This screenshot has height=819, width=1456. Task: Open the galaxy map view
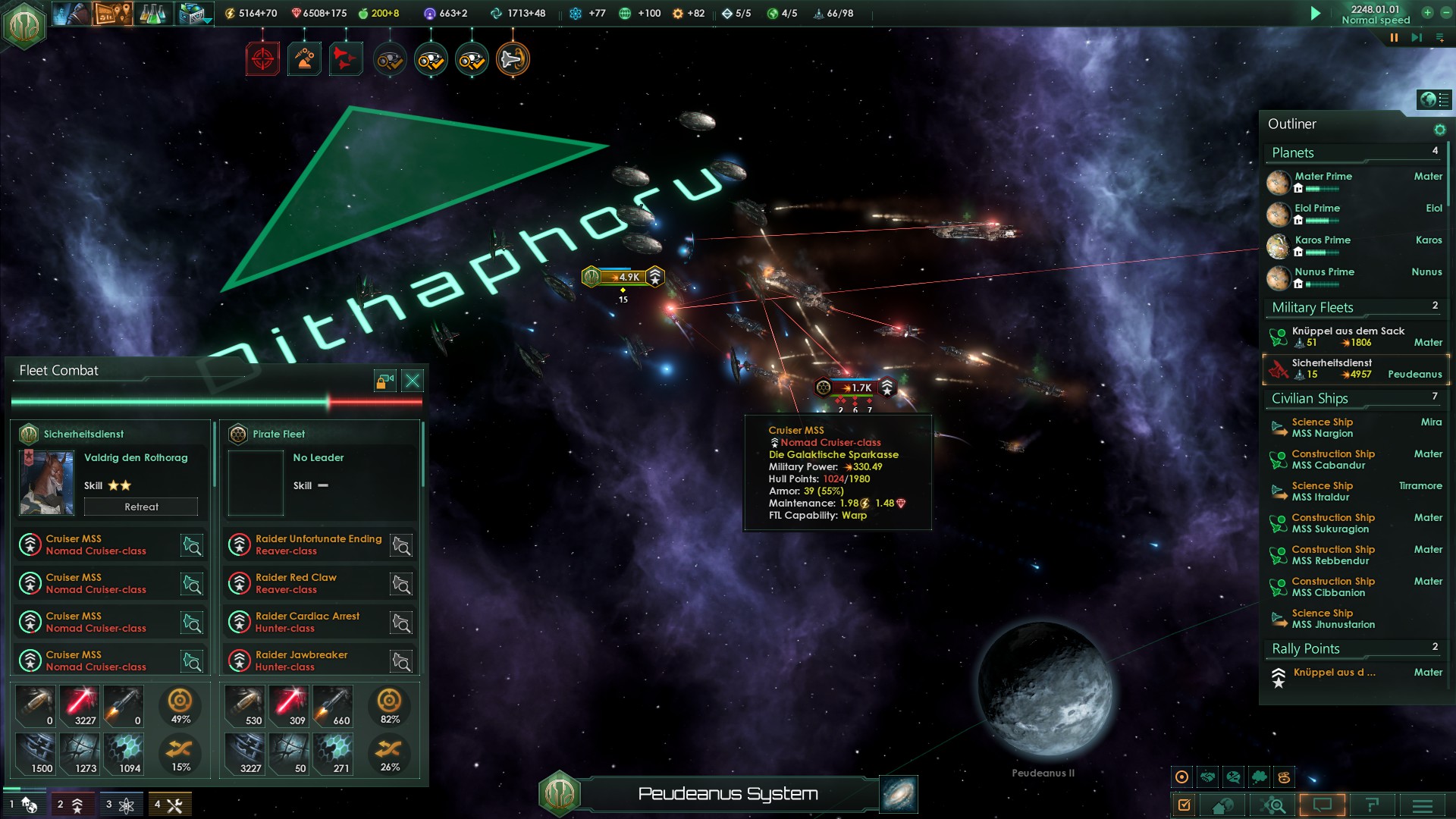(899, 794)
